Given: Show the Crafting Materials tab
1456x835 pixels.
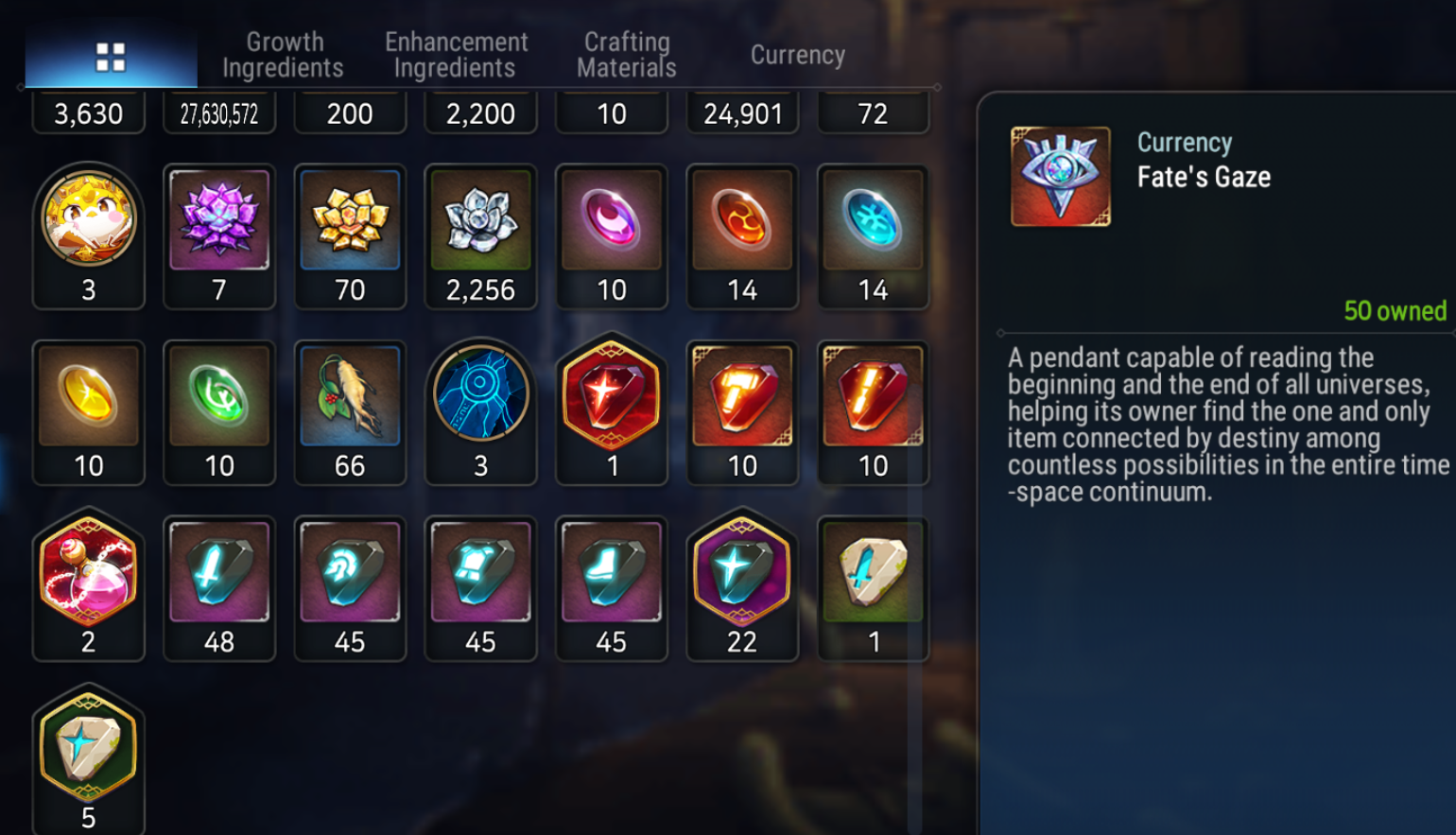Looking at the screenshot, I should coord(626,55).
